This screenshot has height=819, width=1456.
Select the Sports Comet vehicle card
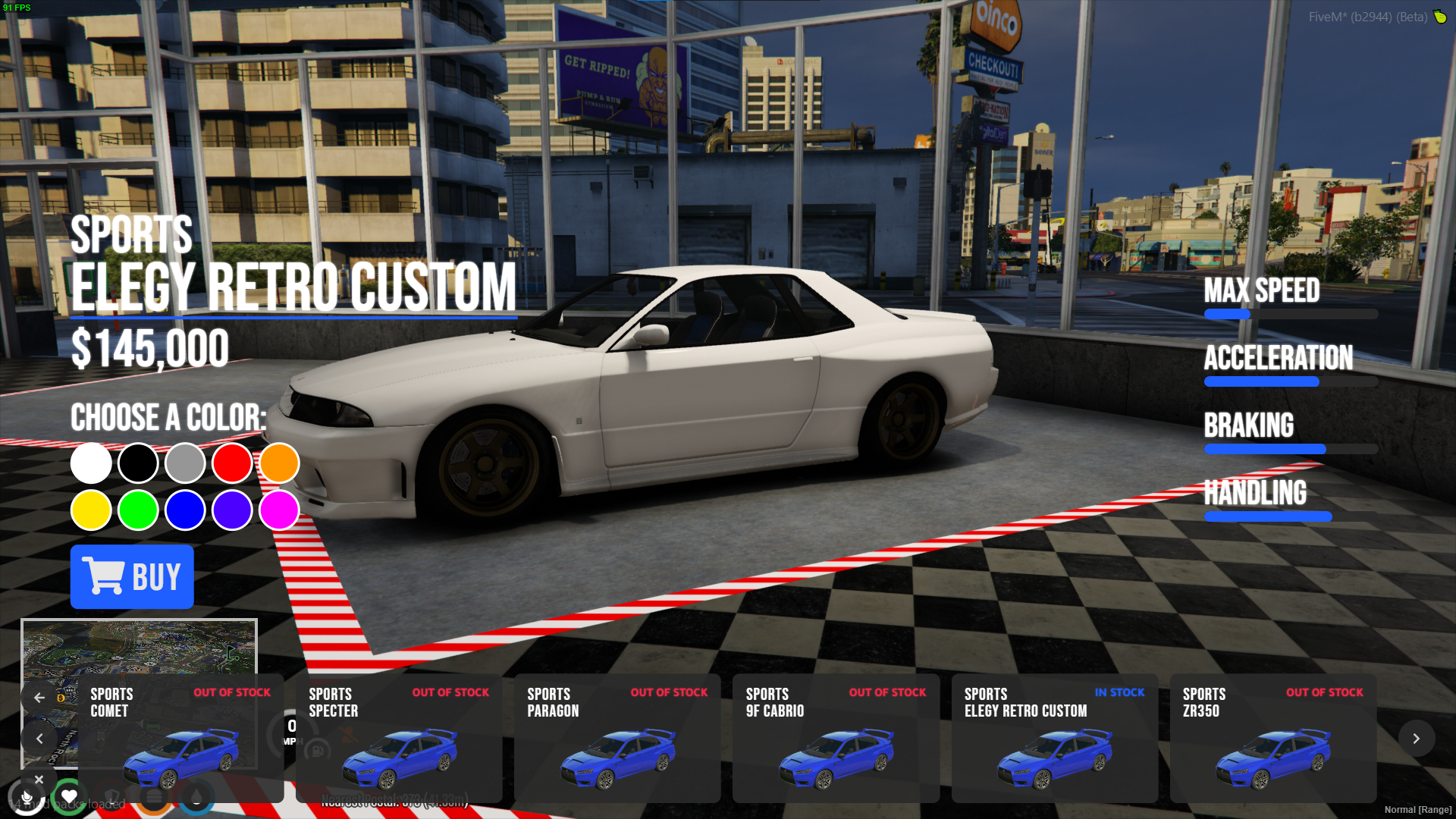pos(180,738)
